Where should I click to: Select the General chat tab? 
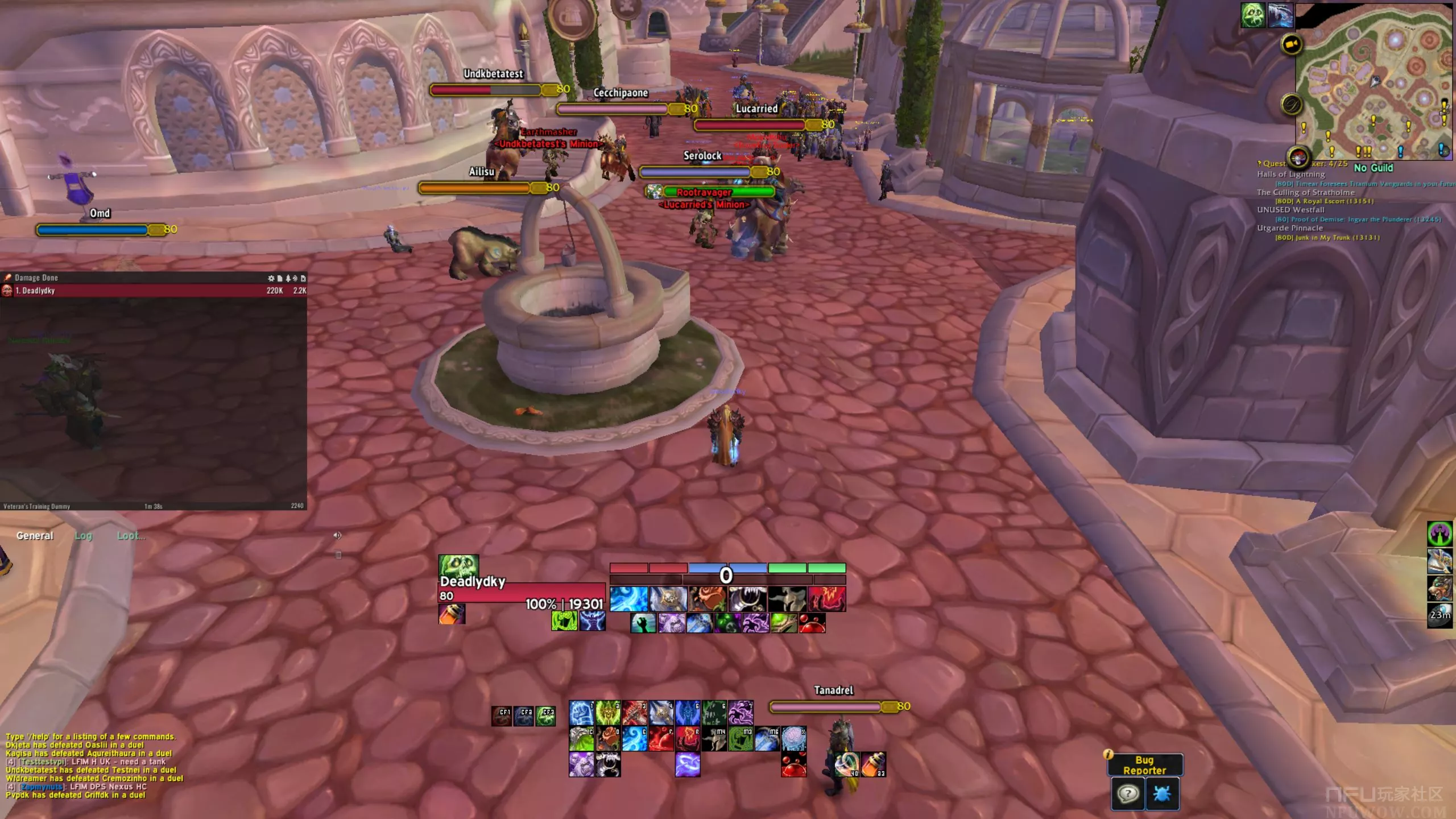35,536
